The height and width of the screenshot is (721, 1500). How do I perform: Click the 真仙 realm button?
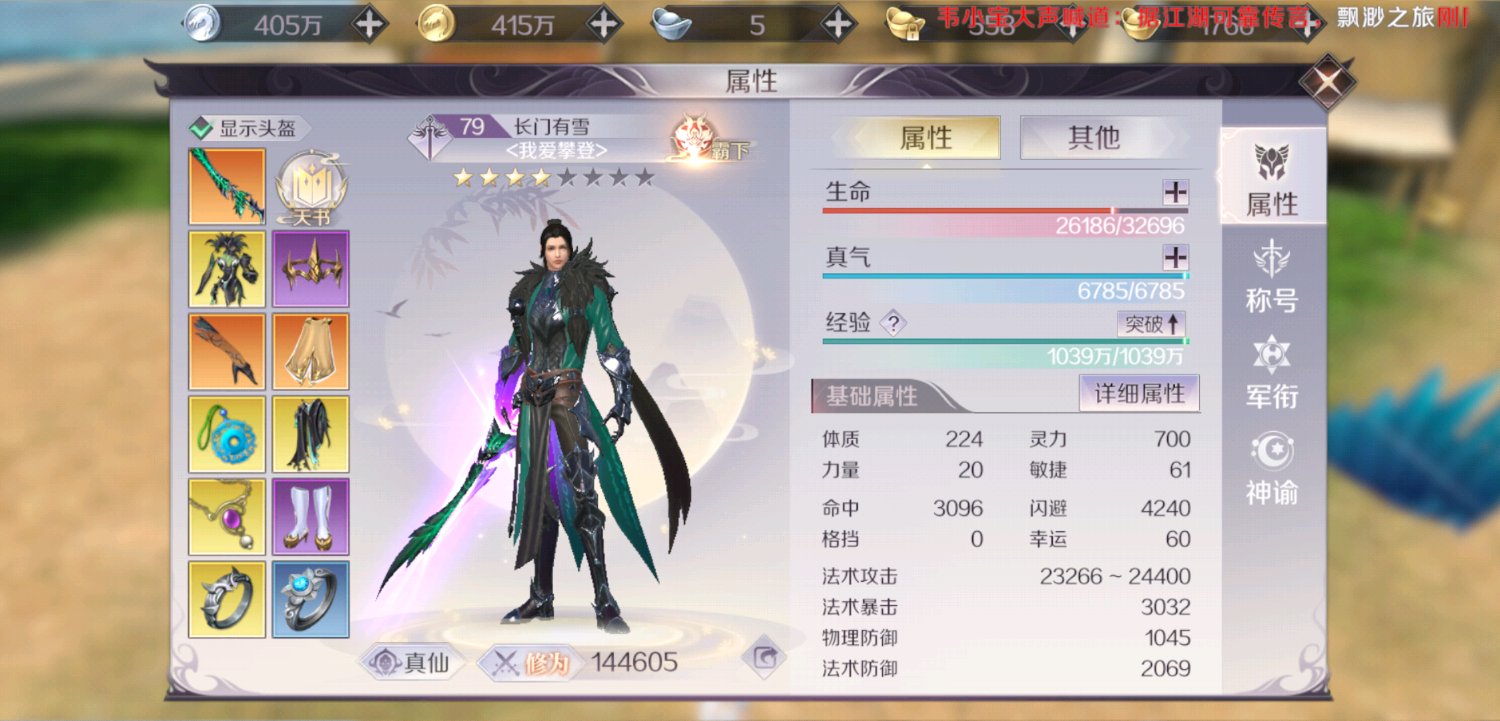[x=413, y=662]
